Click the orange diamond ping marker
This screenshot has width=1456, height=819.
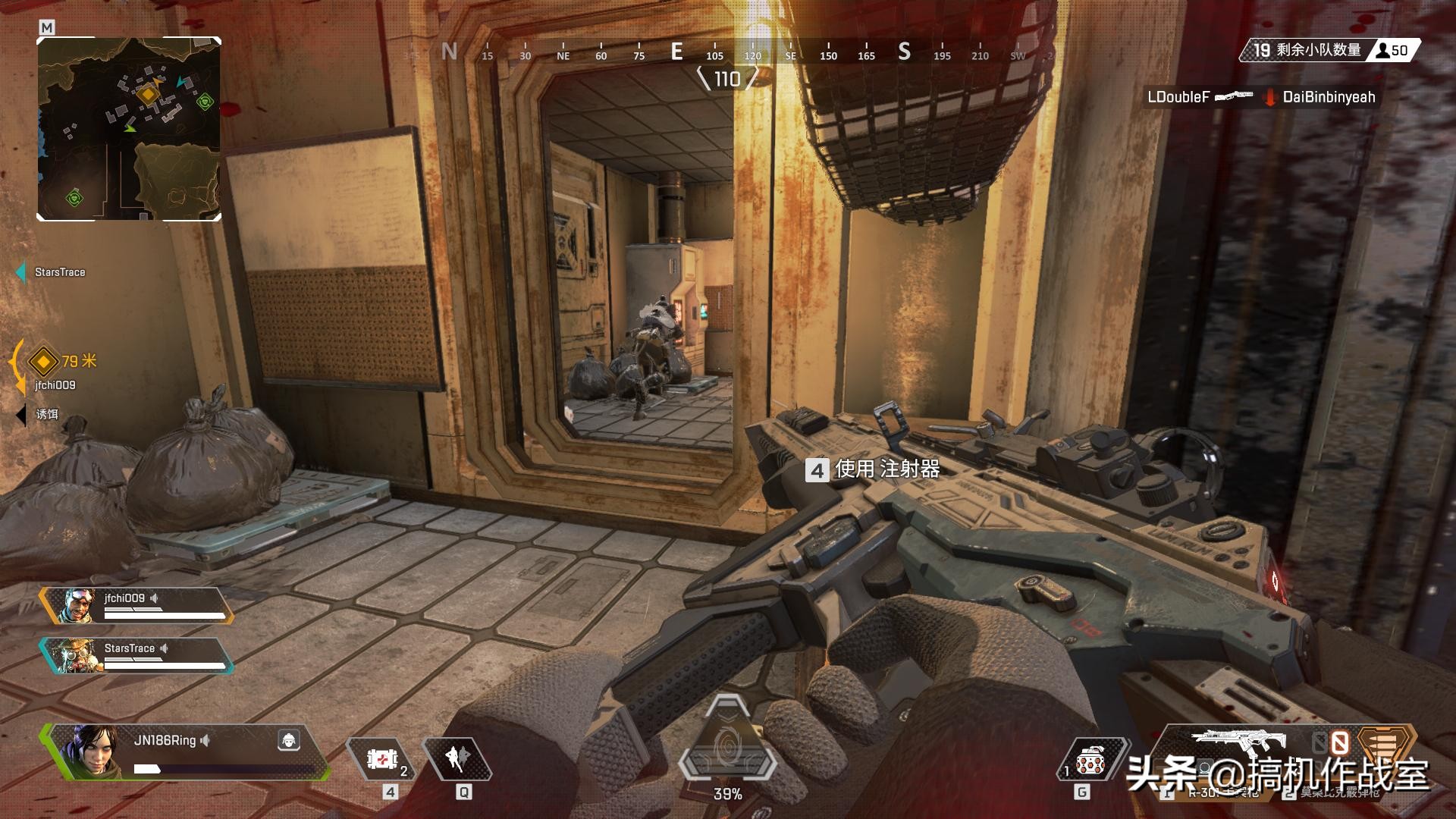pyautogui.click(x=43, y=362)
